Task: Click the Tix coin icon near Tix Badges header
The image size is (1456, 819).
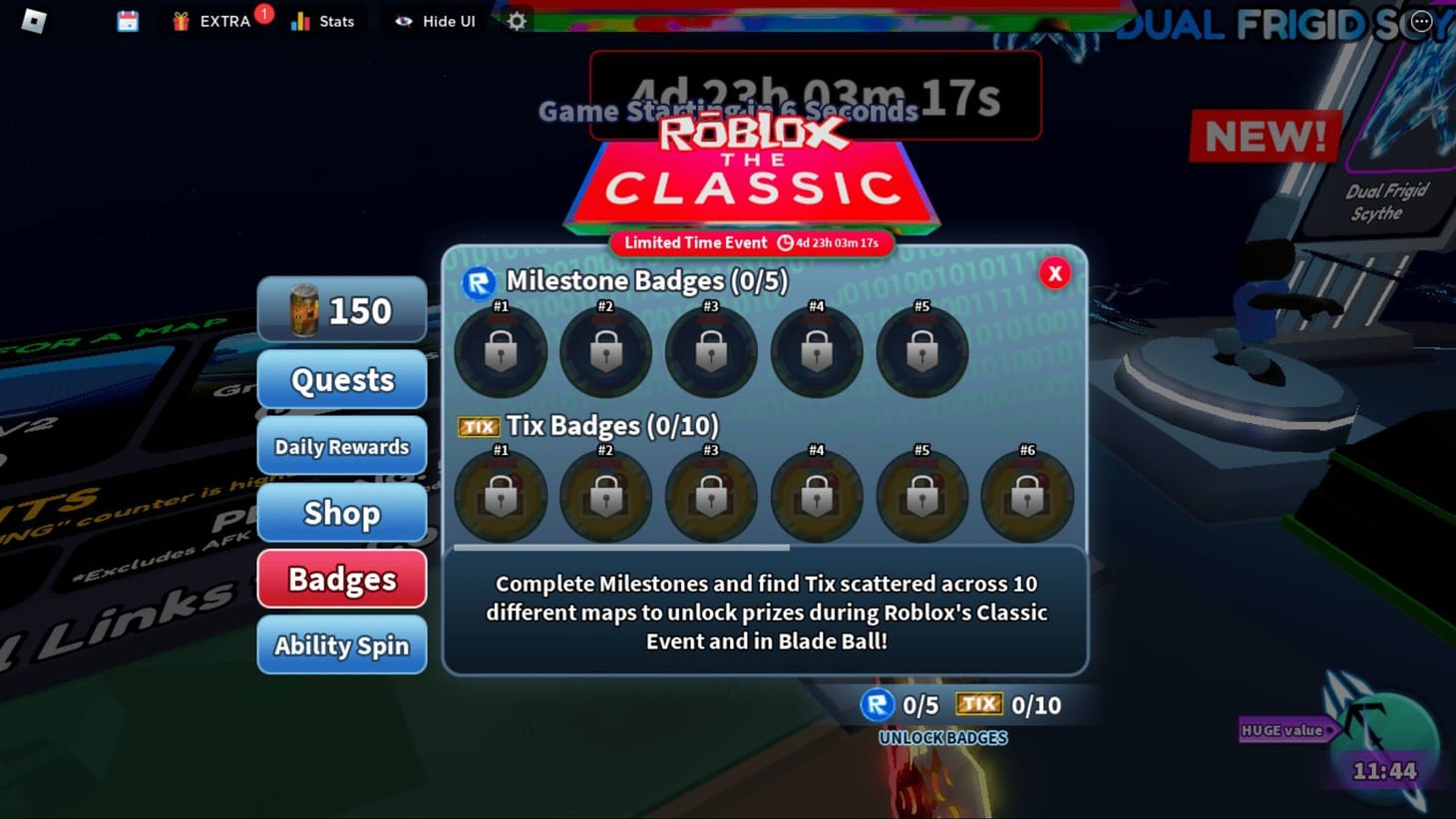Action: (479, 425)
